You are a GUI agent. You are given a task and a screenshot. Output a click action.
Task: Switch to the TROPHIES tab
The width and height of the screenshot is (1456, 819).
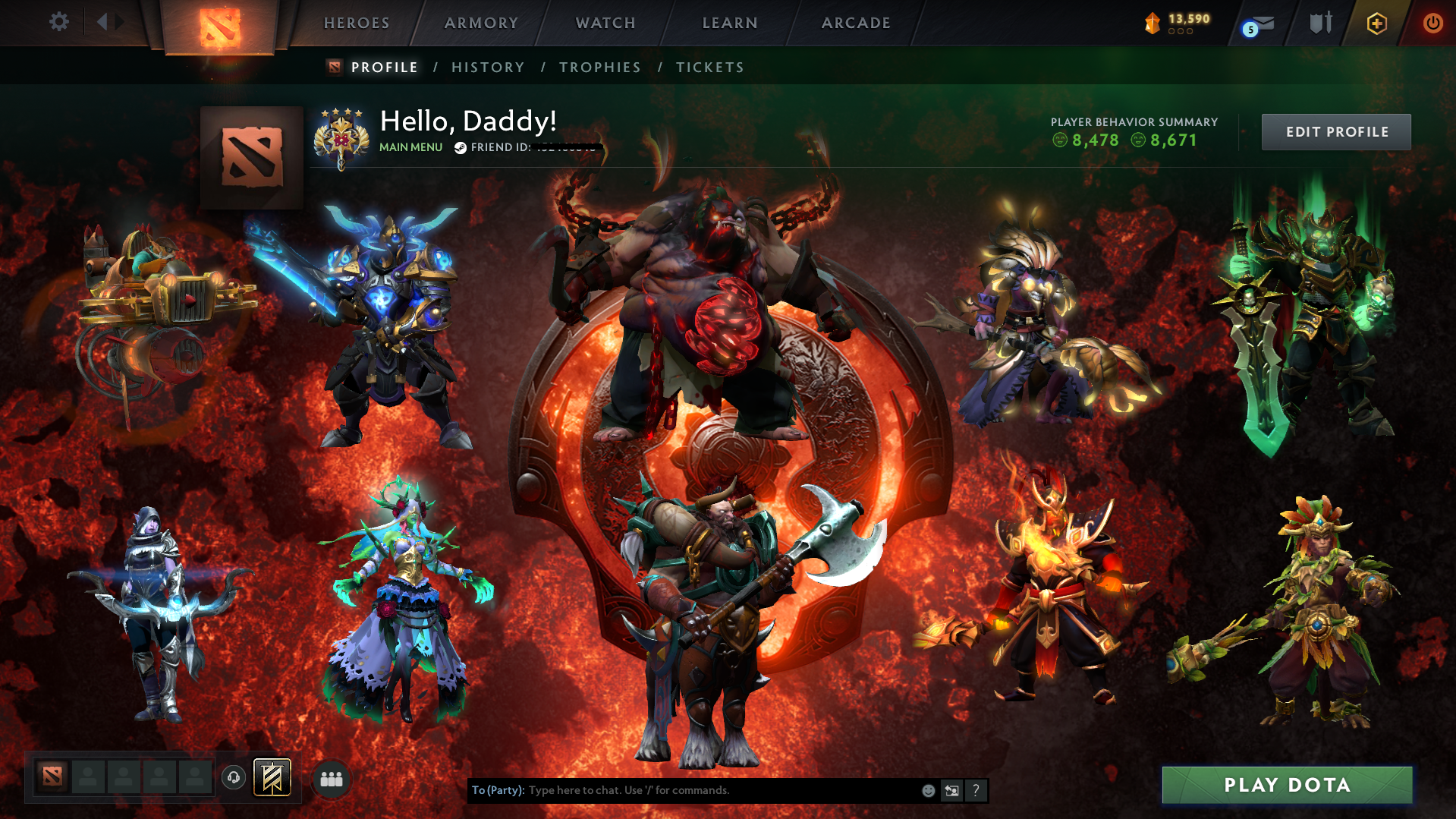[599, 68]
